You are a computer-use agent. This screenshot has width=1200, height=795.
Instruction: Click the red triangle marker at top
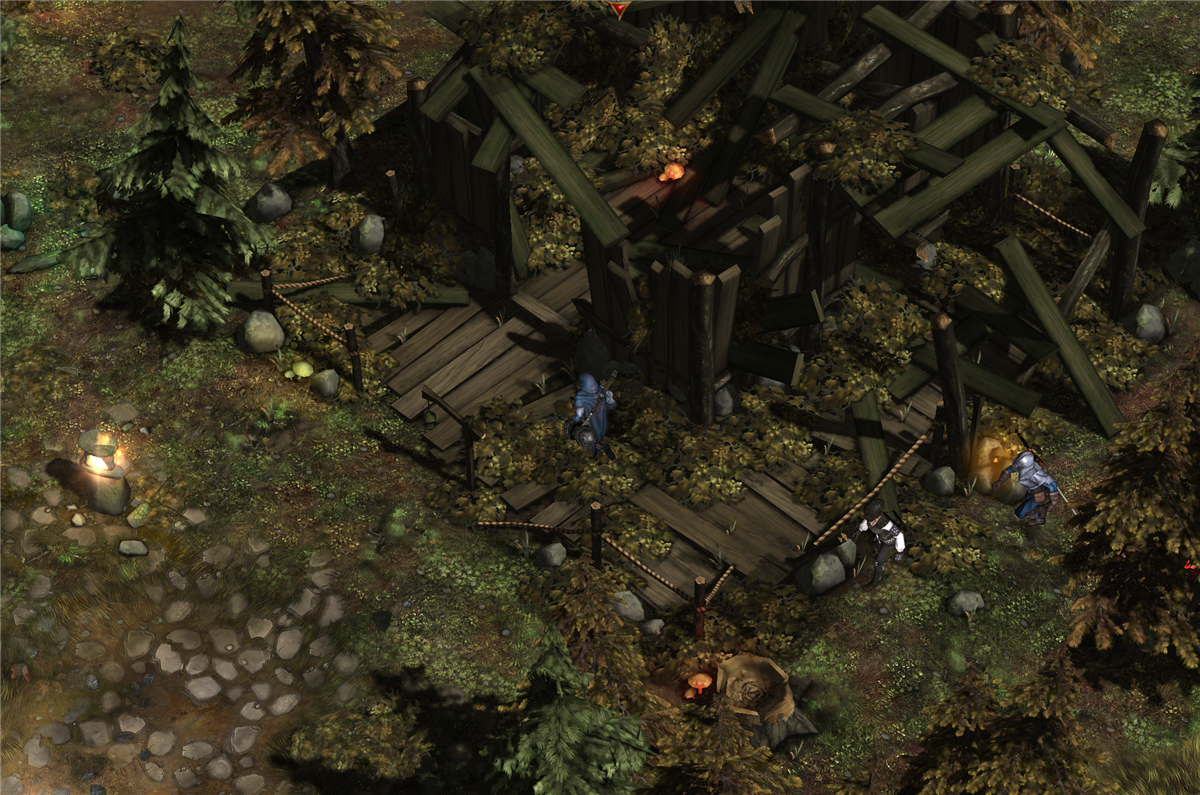click(x=620, y=8)
